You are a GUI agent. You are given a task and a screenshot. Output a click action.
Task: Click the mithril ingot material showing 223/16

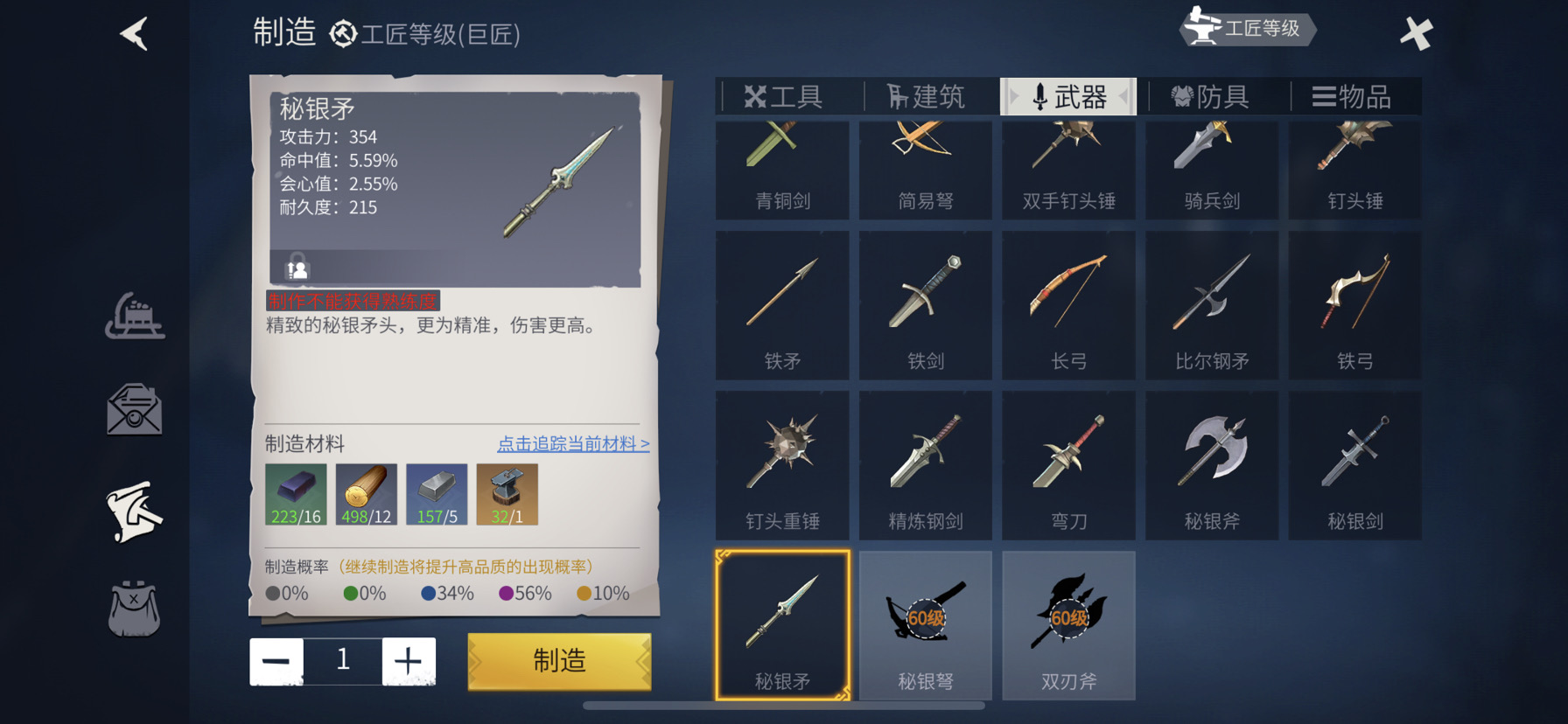tap(296, 493)
